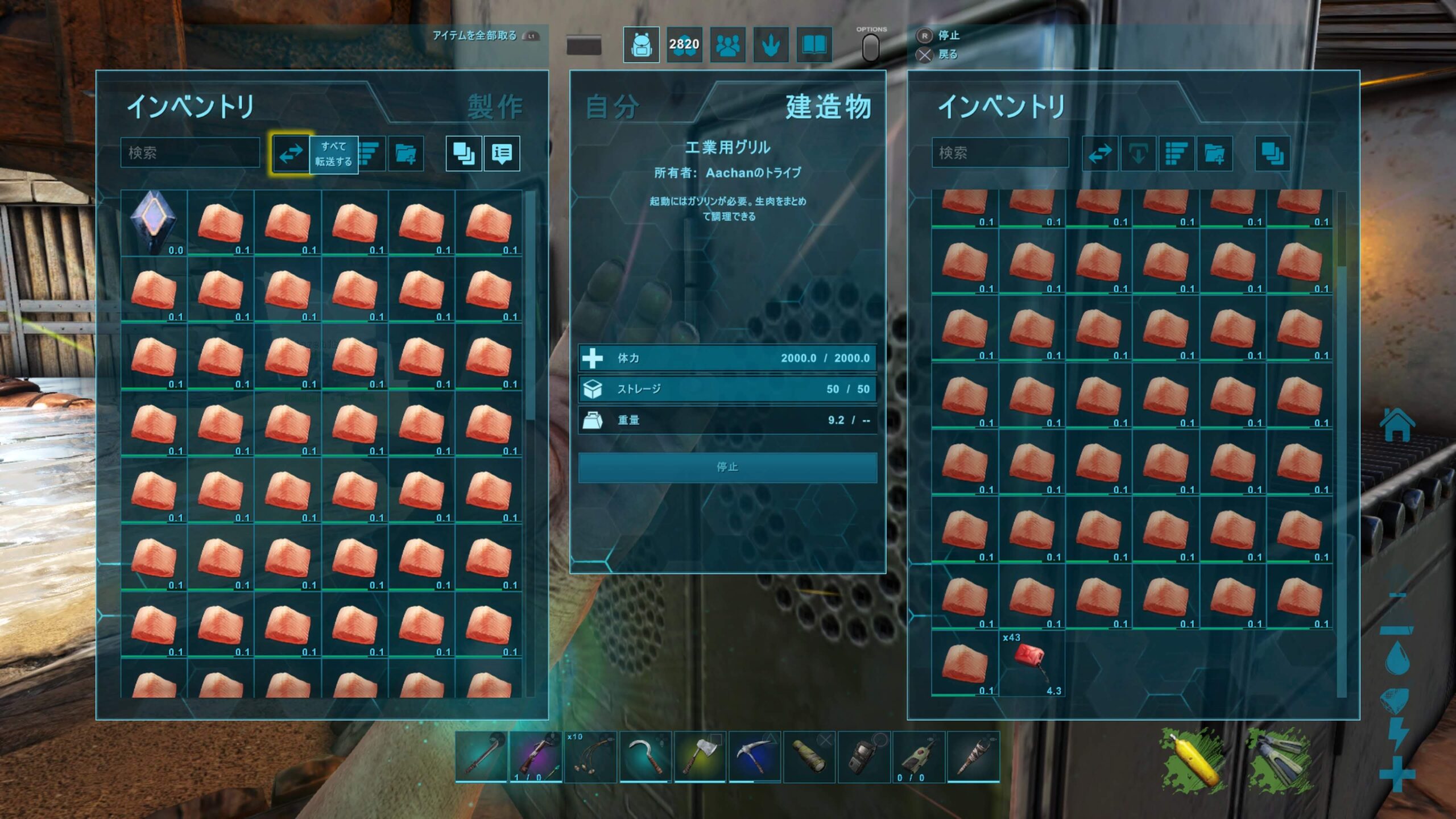Screen dimensions: 1456x819
Task: Open the tribe manager icon
Action: 727,44
